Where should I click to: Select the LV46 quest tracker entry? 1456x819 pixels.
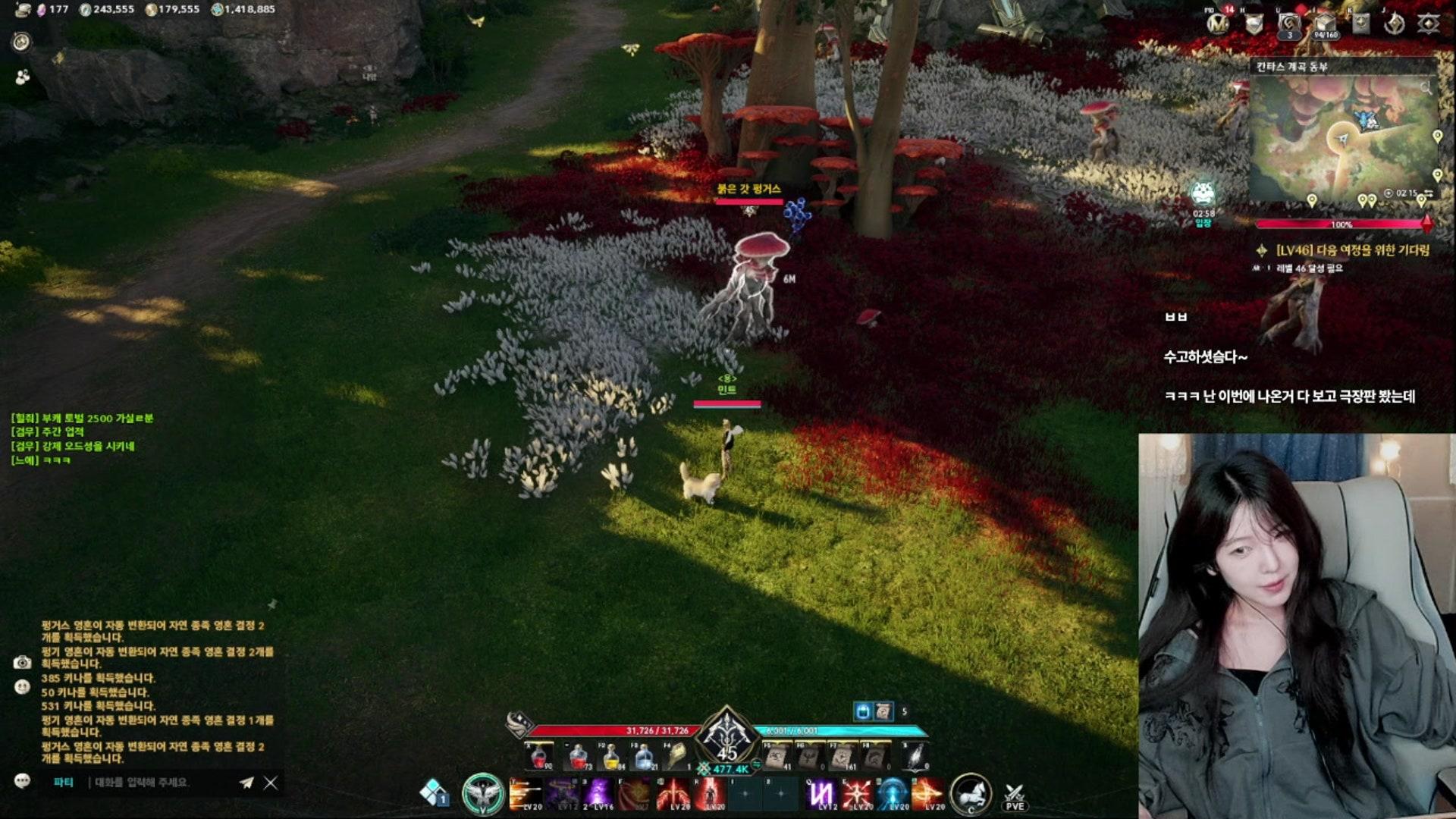click(1353, 250)
